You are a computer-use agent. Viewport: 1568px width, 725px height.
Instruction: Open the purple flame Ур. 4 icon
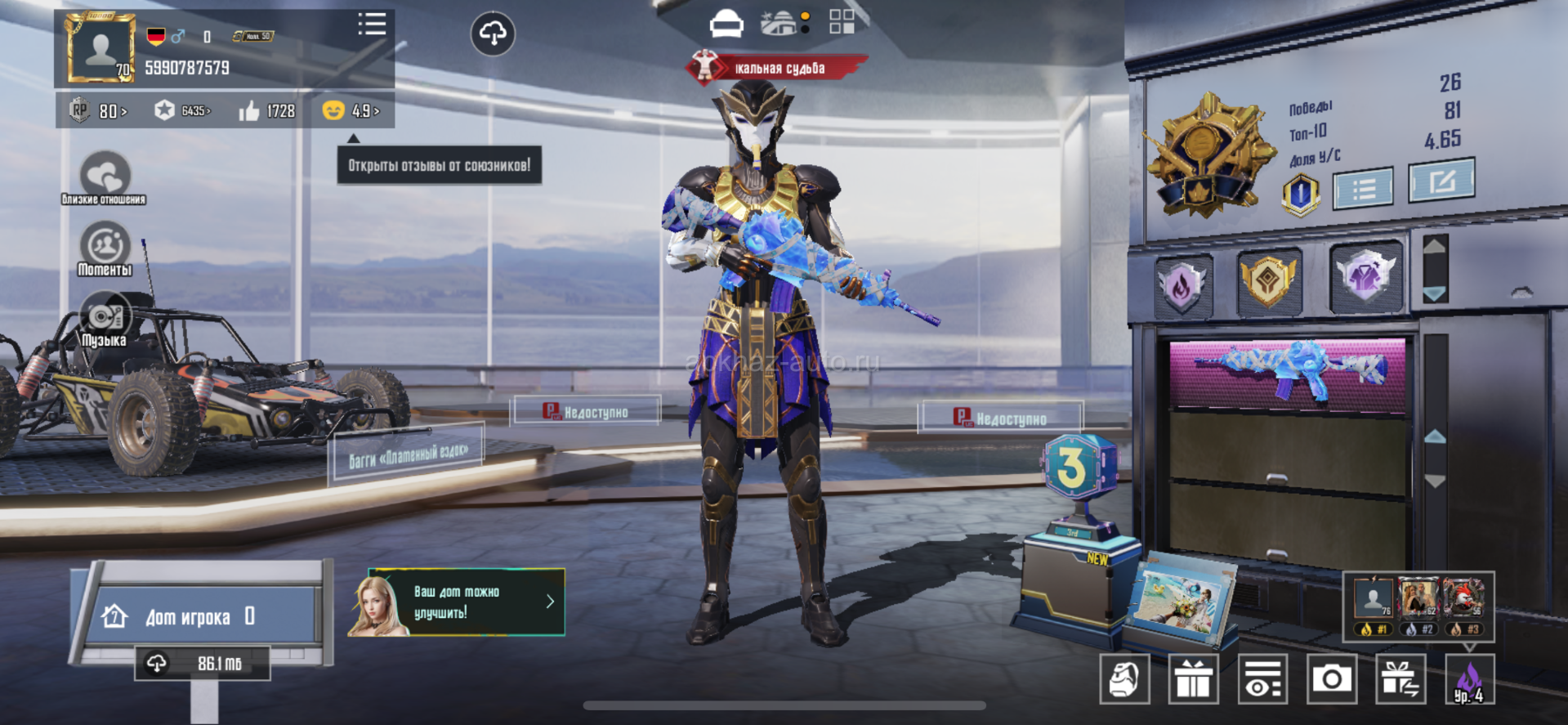point(1469,680)
